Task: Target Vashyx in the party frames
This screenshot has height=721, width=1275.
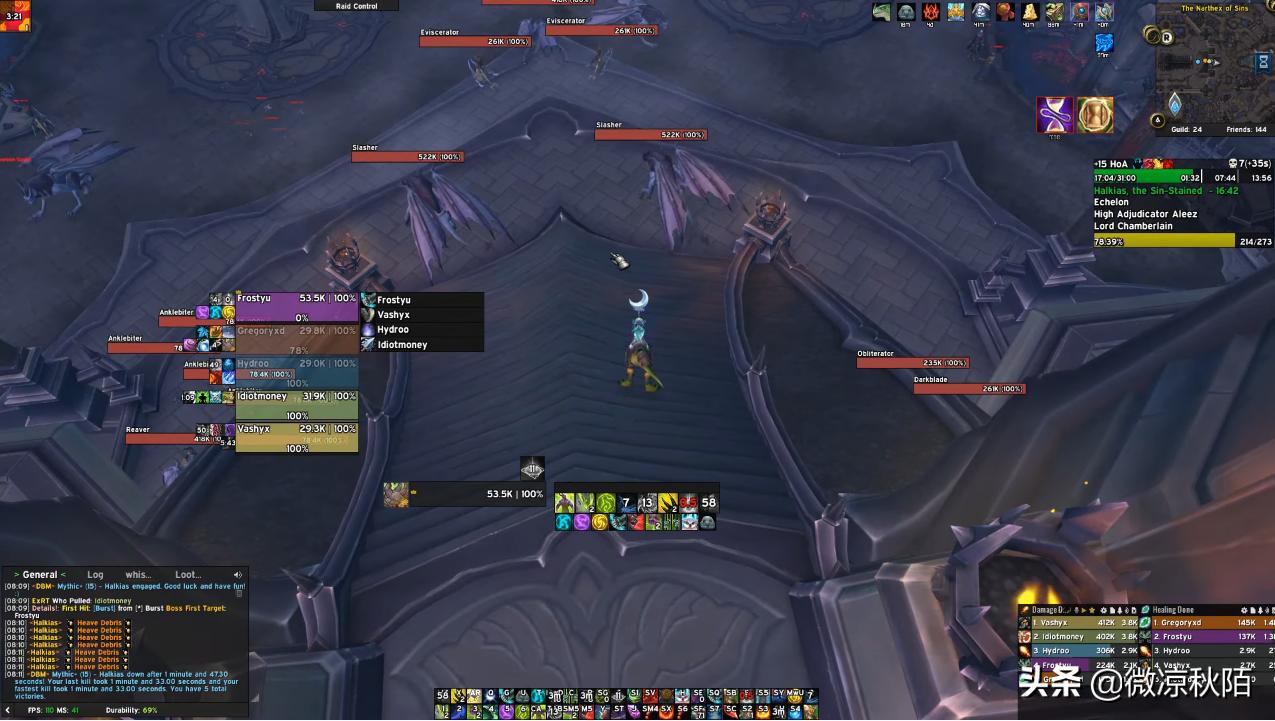Action: 297,435
